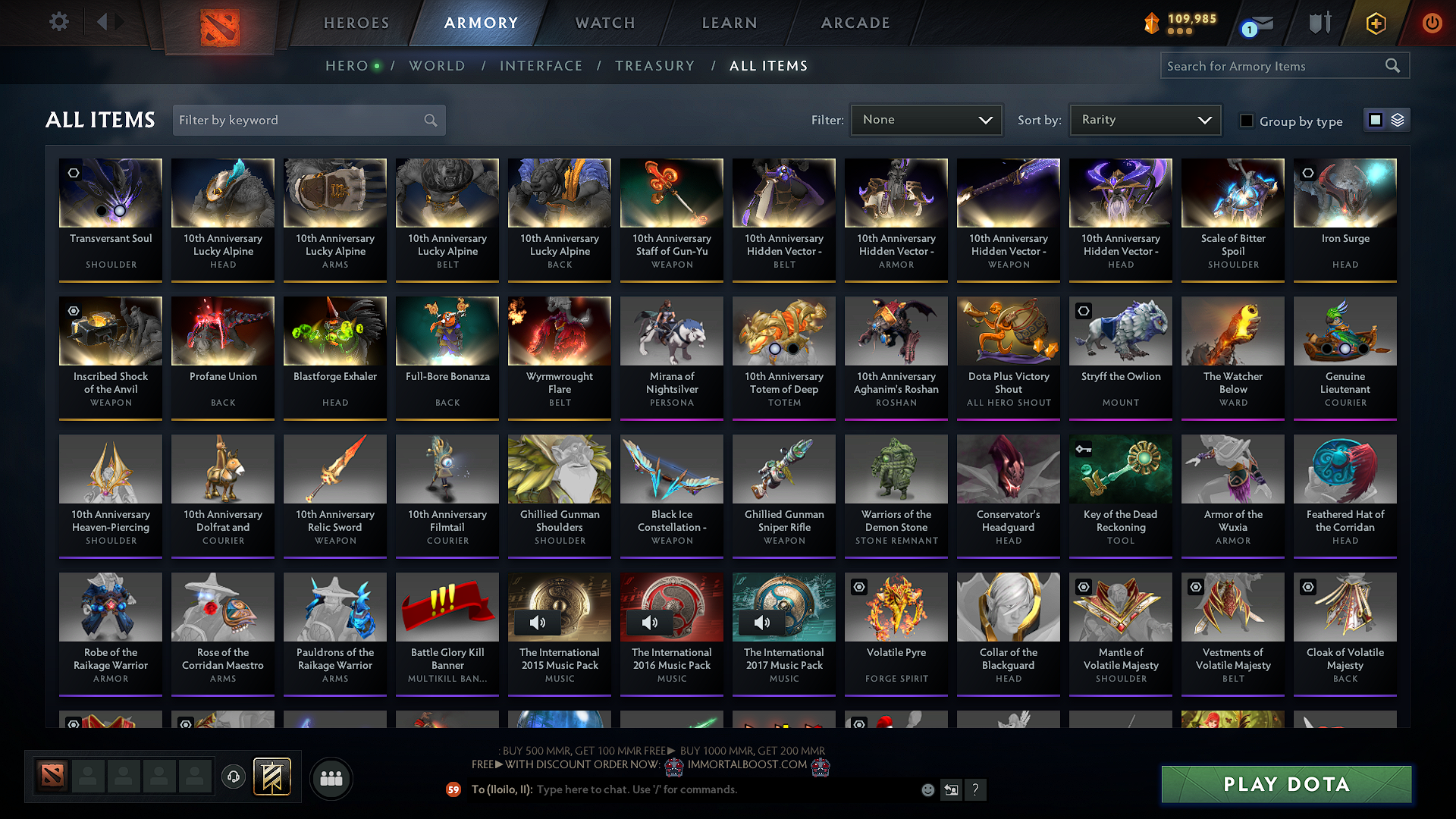Click the power/logout icon top right

pos(1432,23)
